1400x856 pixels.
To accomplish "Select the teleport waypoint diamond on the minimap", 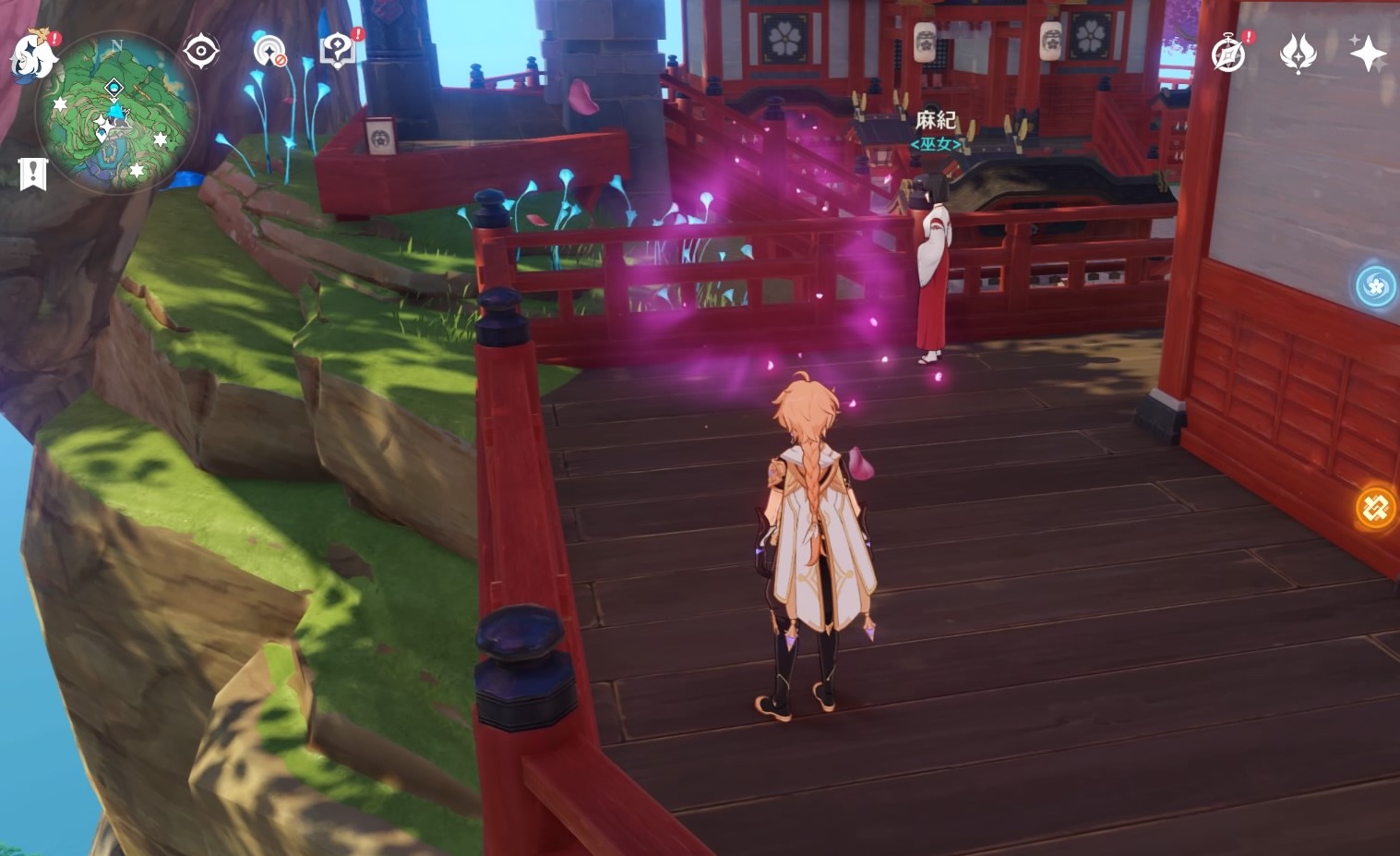I will pos(113,88).
